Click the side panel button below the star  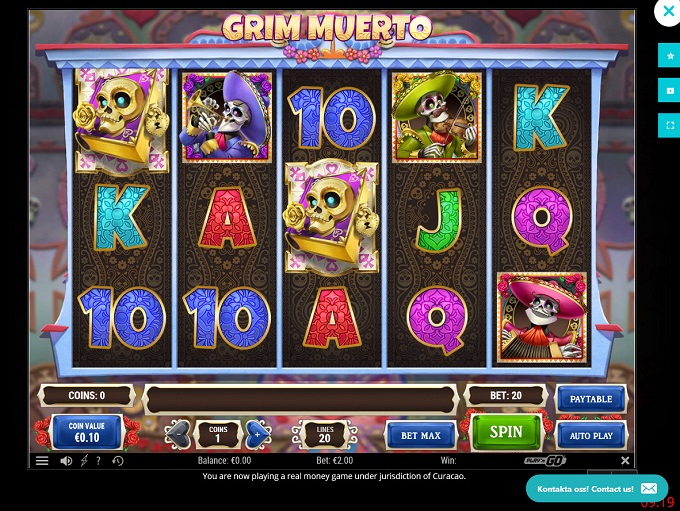pyautogui.click(x=668, y=91)
